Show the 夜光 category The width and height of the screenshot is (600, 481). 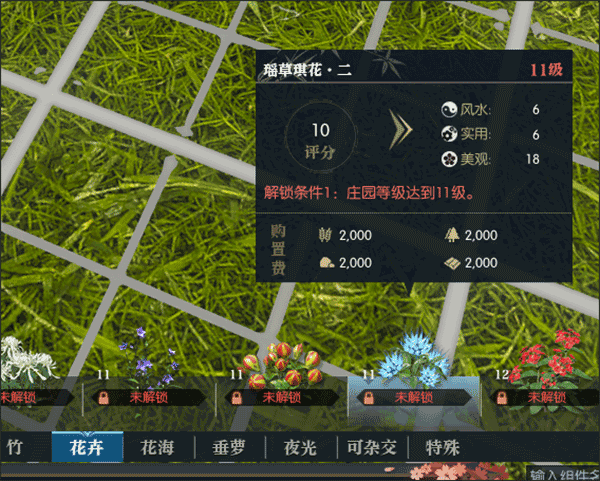(301, 447)
